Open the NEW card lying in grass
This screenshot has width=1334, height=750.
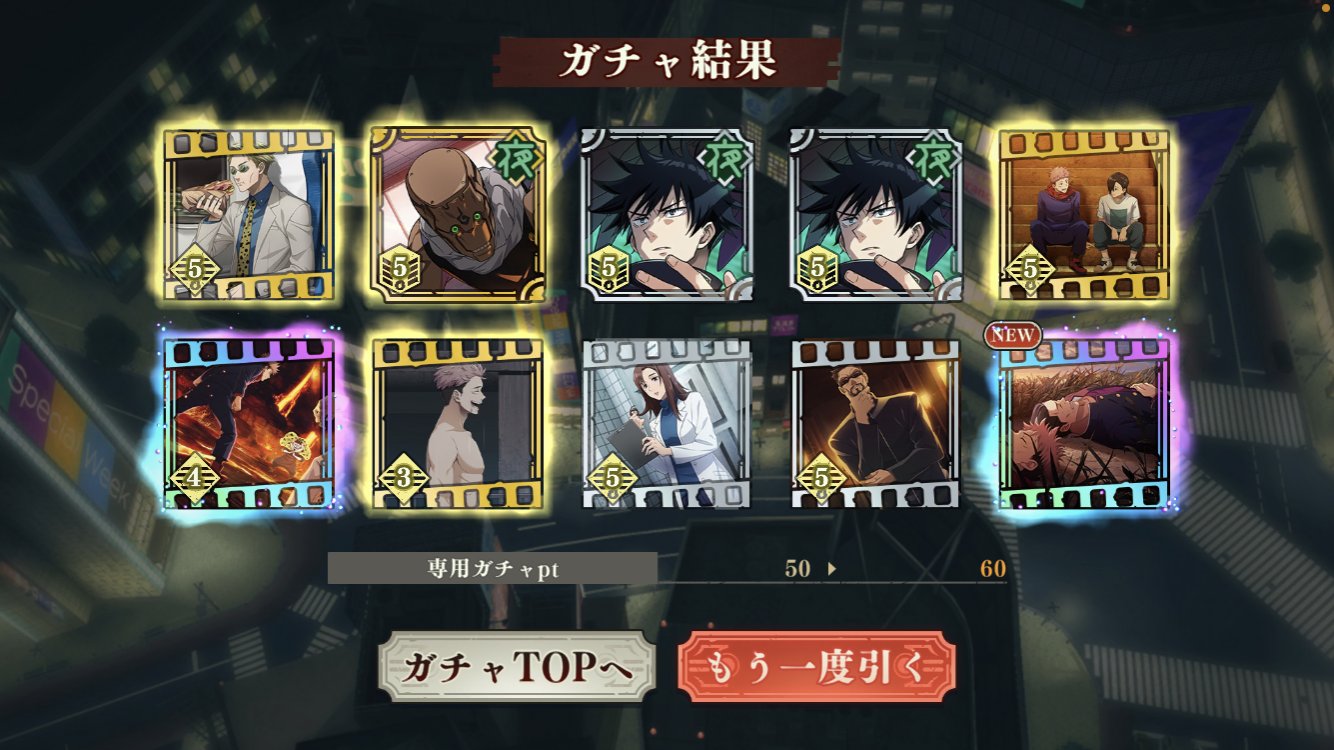[x=1083, y=424]
